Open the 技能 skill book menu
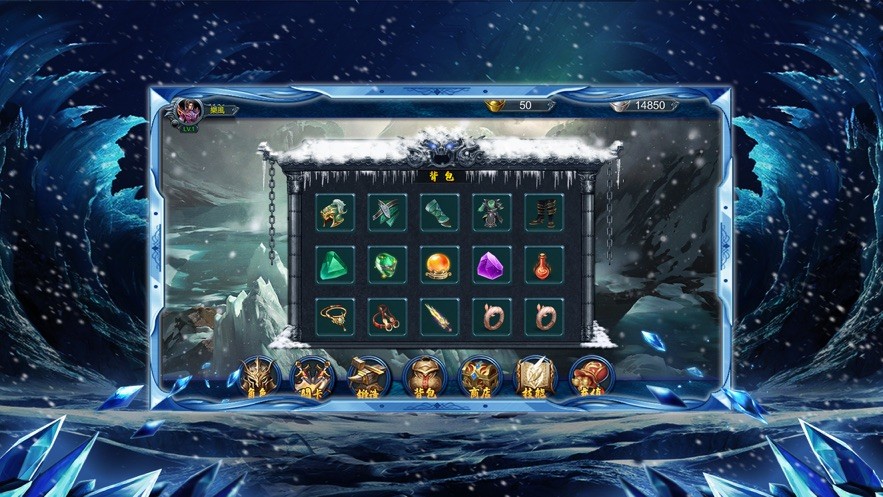Screen dimensions: 883x497 tap(535, 377)
